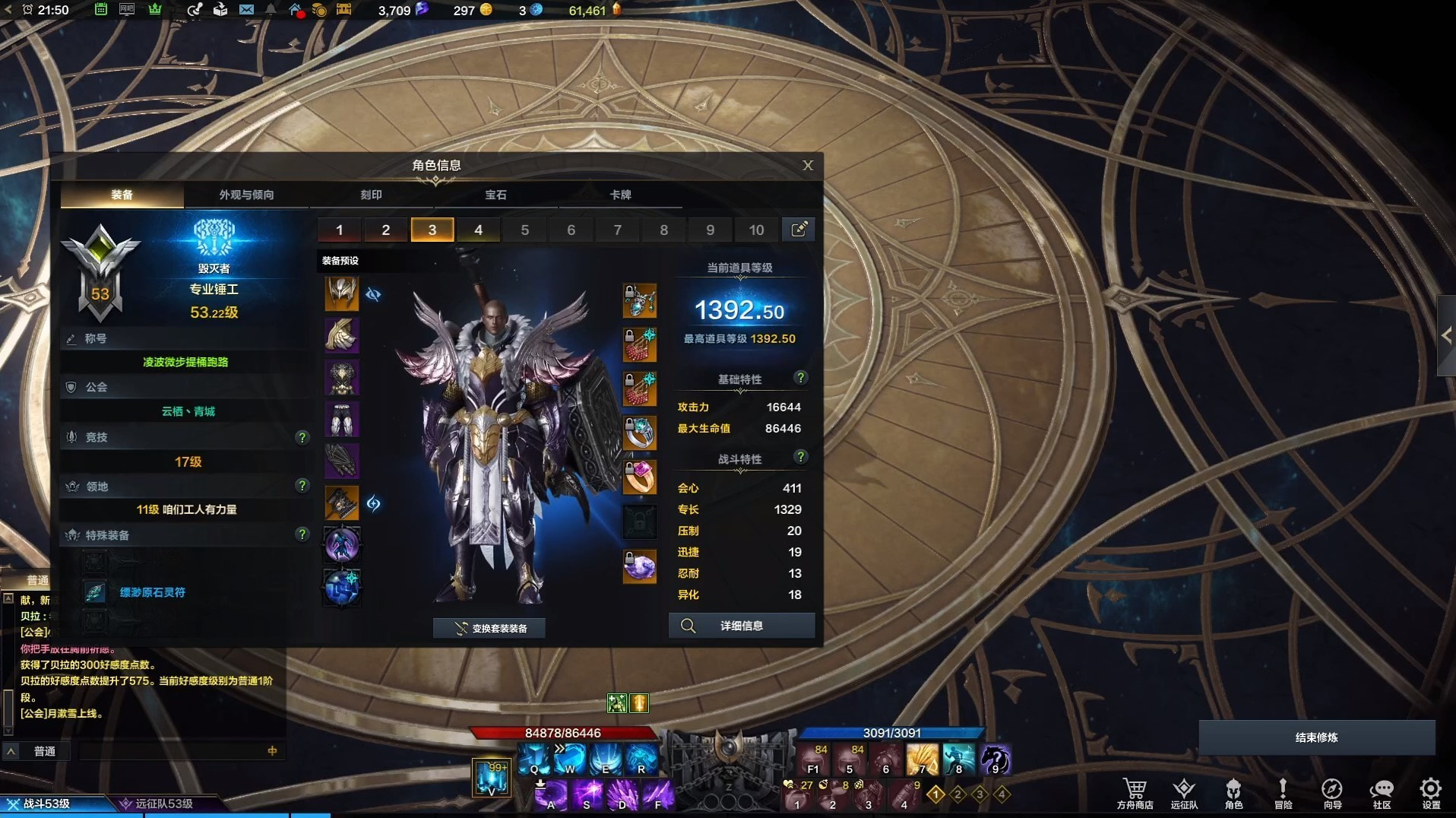Choose equipment preset 4

tap(478, 230)
